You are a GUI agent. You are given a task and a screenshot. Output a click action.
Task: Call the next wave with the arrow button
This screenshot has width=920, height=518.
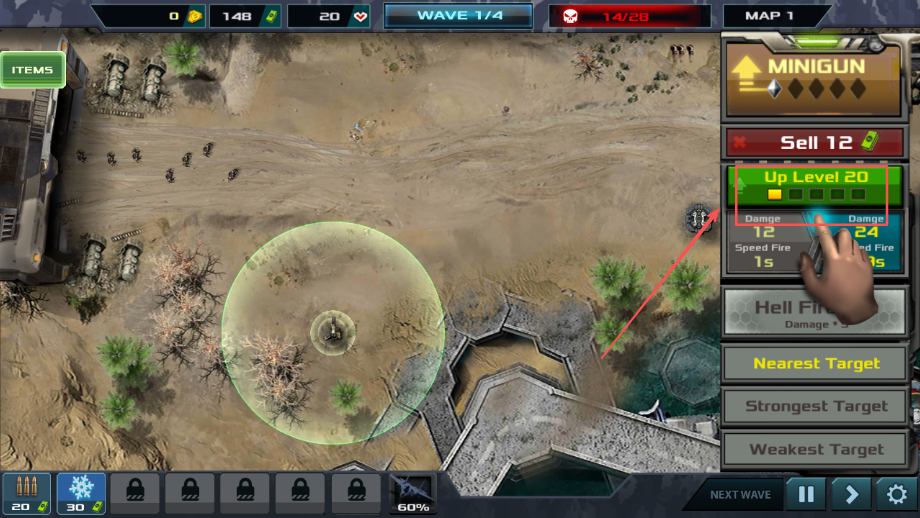[x=850, y=494]
